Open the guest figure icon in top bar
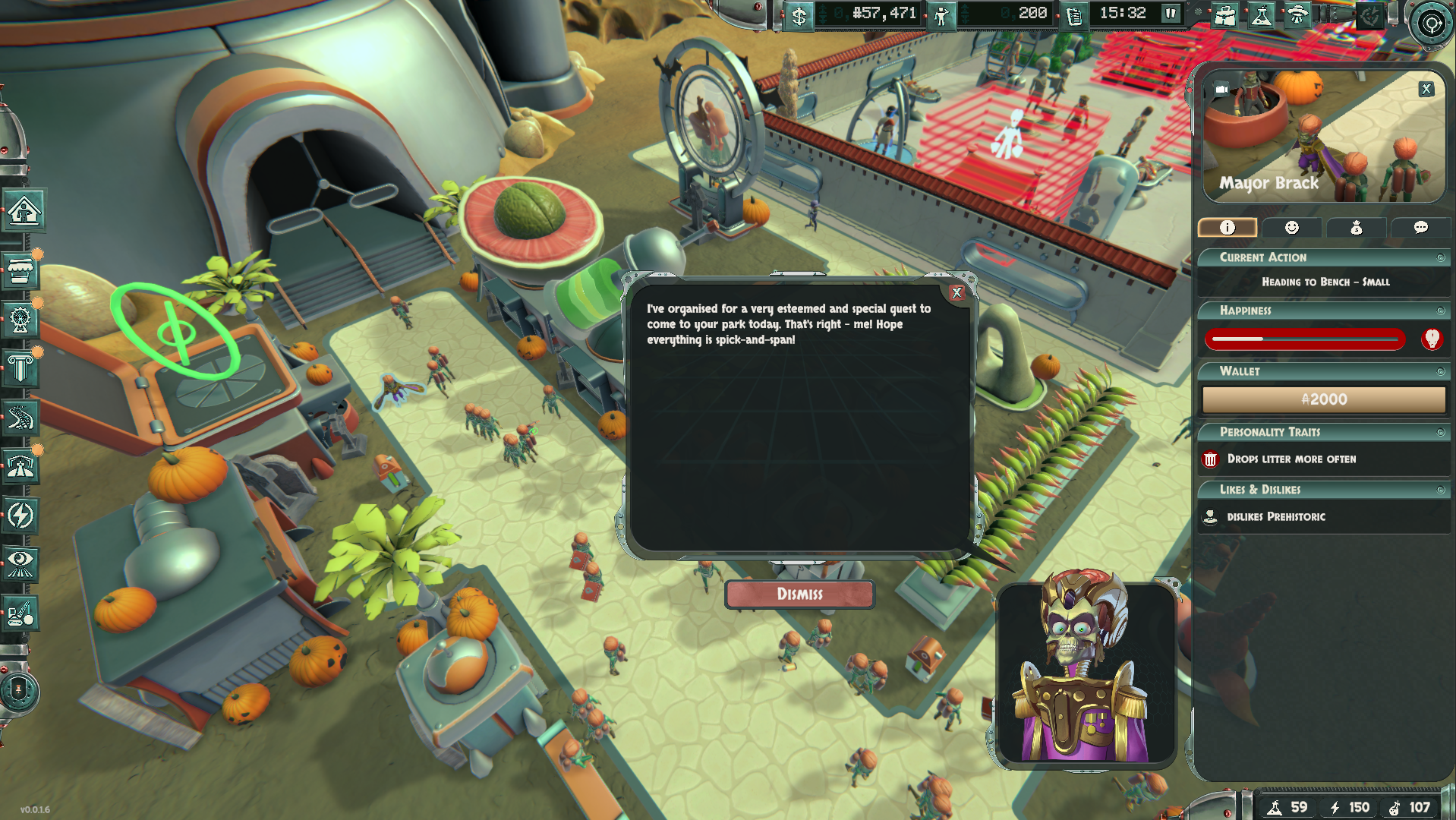This screenshot has width=1456, height=820. pyautogui.click(x=941, y=14)
